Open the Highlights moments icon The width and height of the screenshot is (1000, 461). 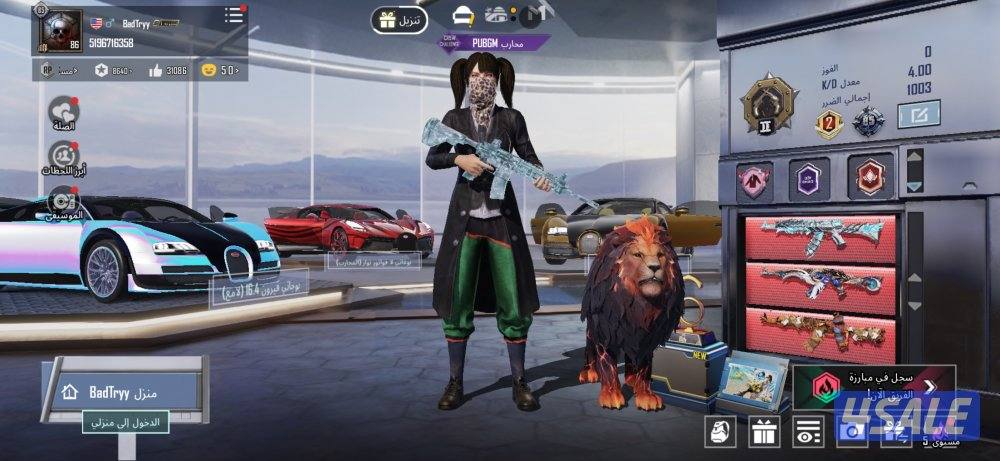[64, 156]
